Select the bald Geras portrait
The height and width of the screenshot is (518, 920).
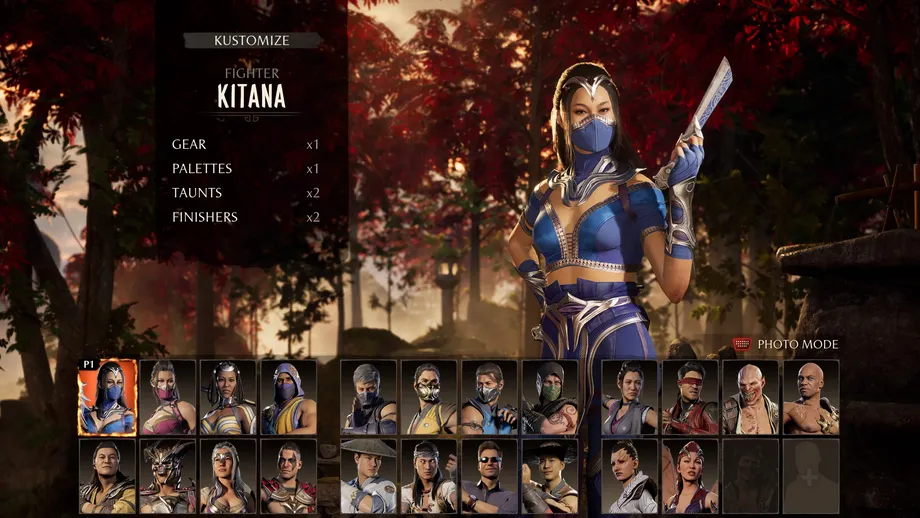tap(811, 397)
